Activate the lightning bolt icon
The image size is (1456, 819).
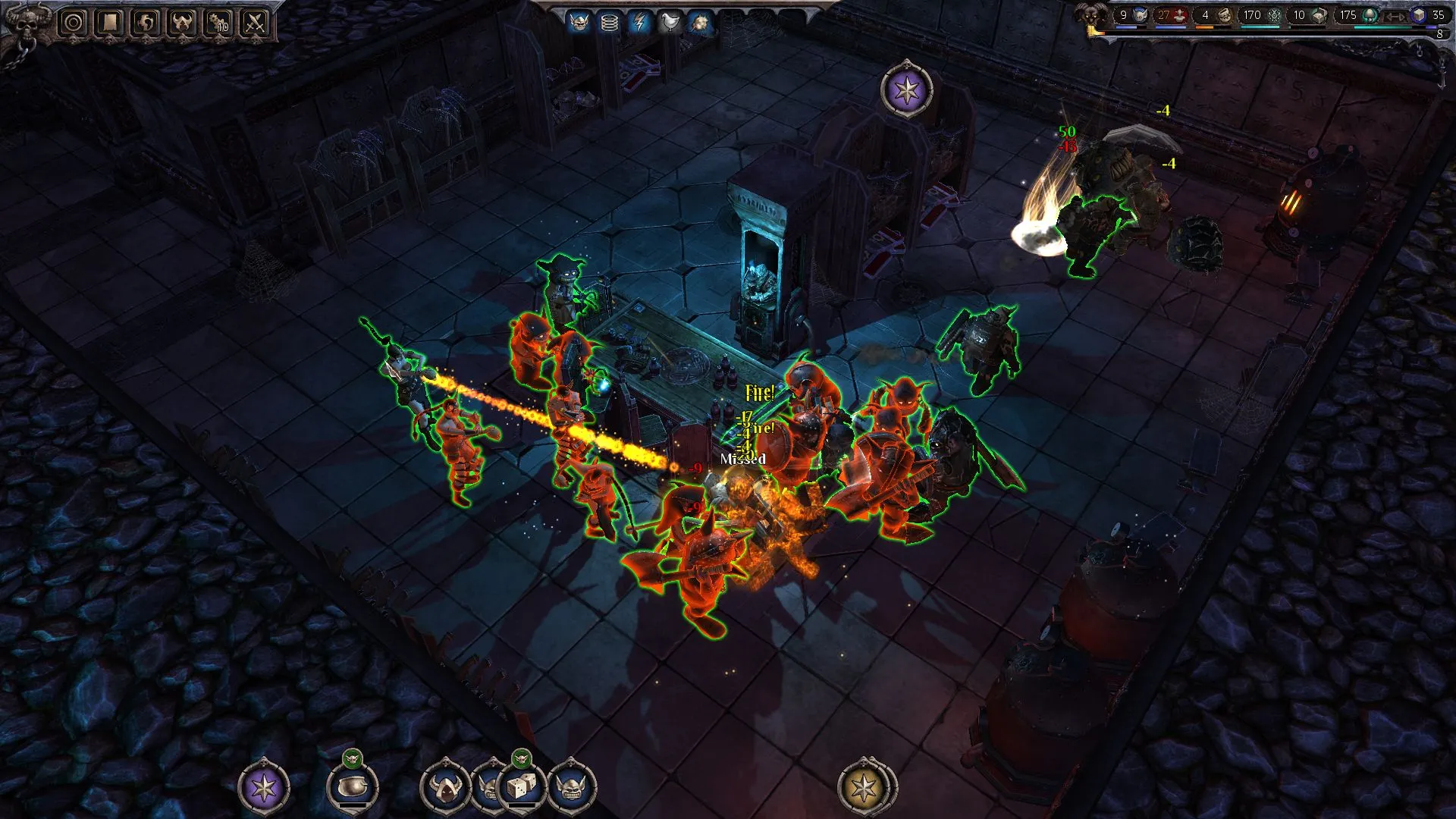coord(640,23)
